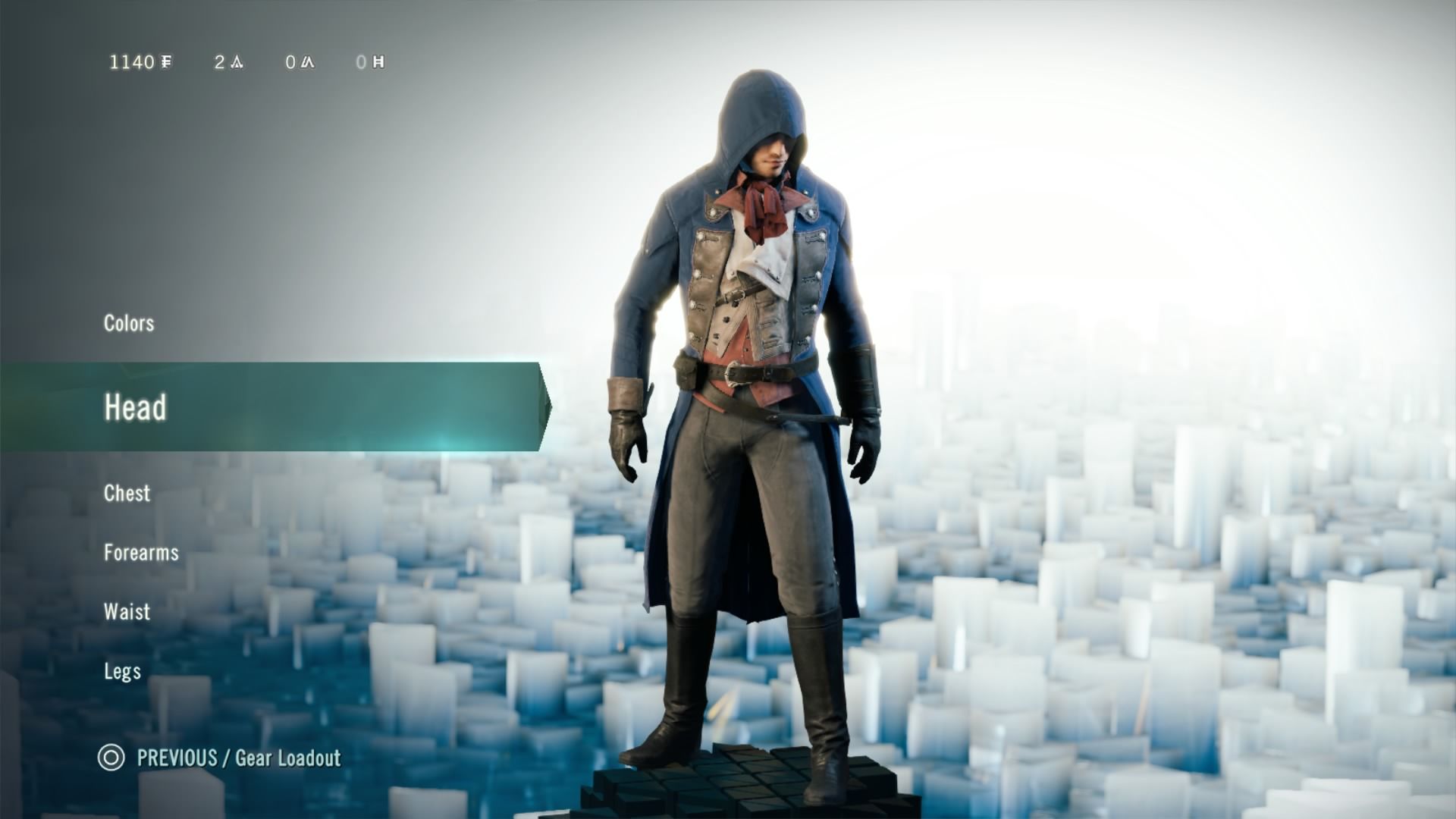Open the Forearms gear category
This screenshot has height=819, width=1456.
coord(141,552)
